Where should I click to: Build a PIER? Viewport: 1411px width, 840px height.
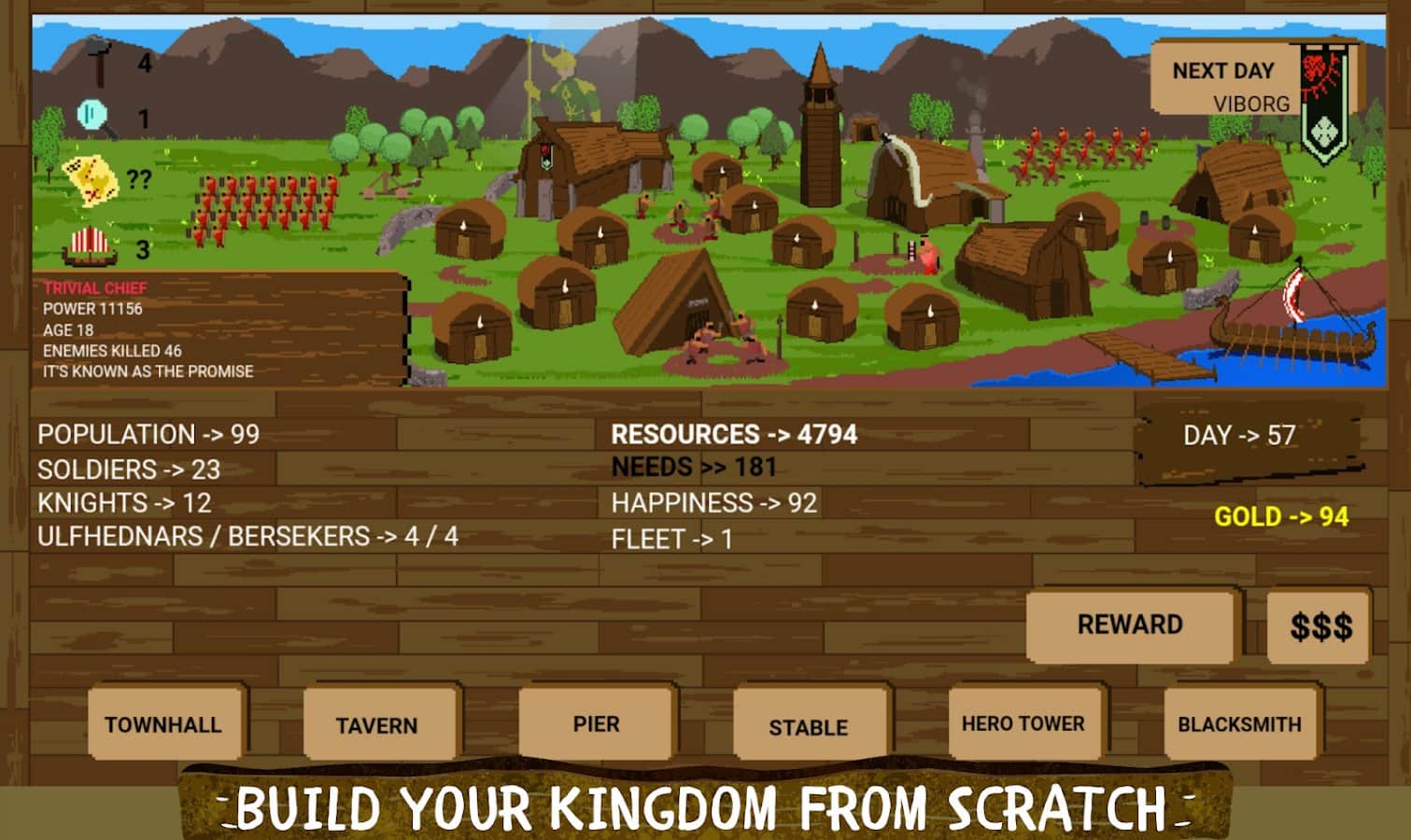[x=595, y=721]
